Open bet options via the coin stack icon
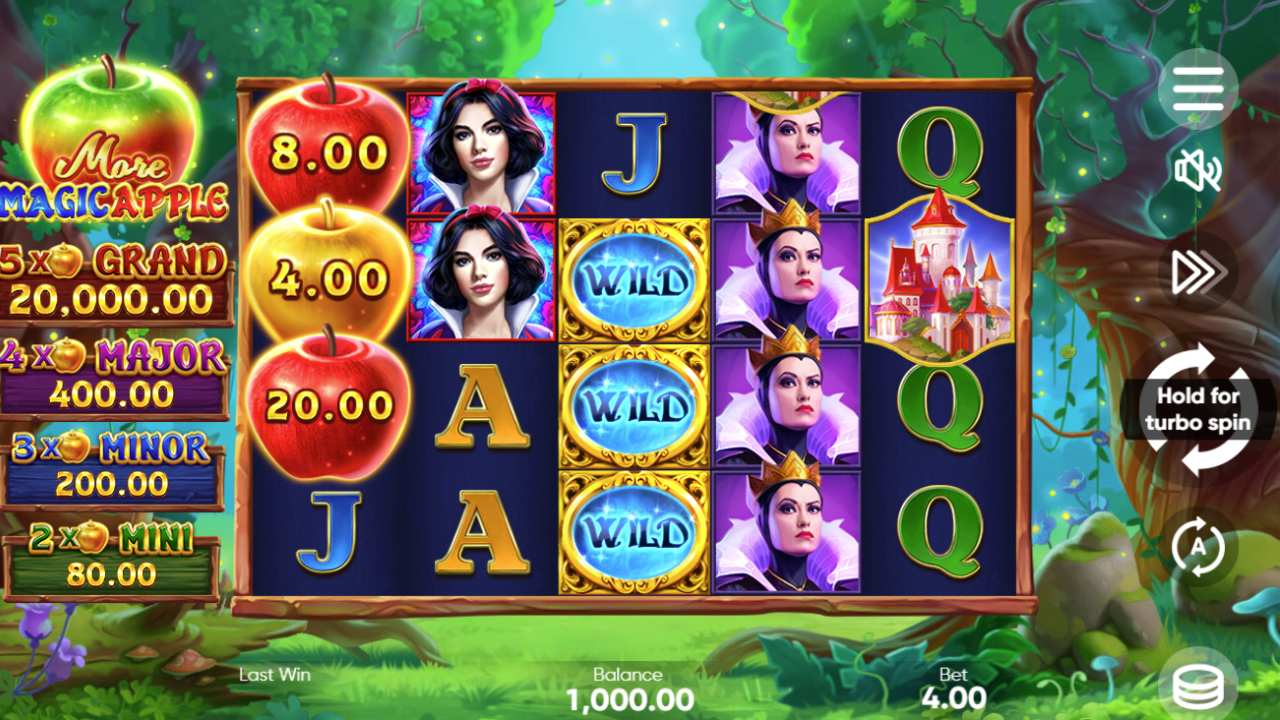Viewport: 1280px width, 720px height. [x=1197, y=686]
